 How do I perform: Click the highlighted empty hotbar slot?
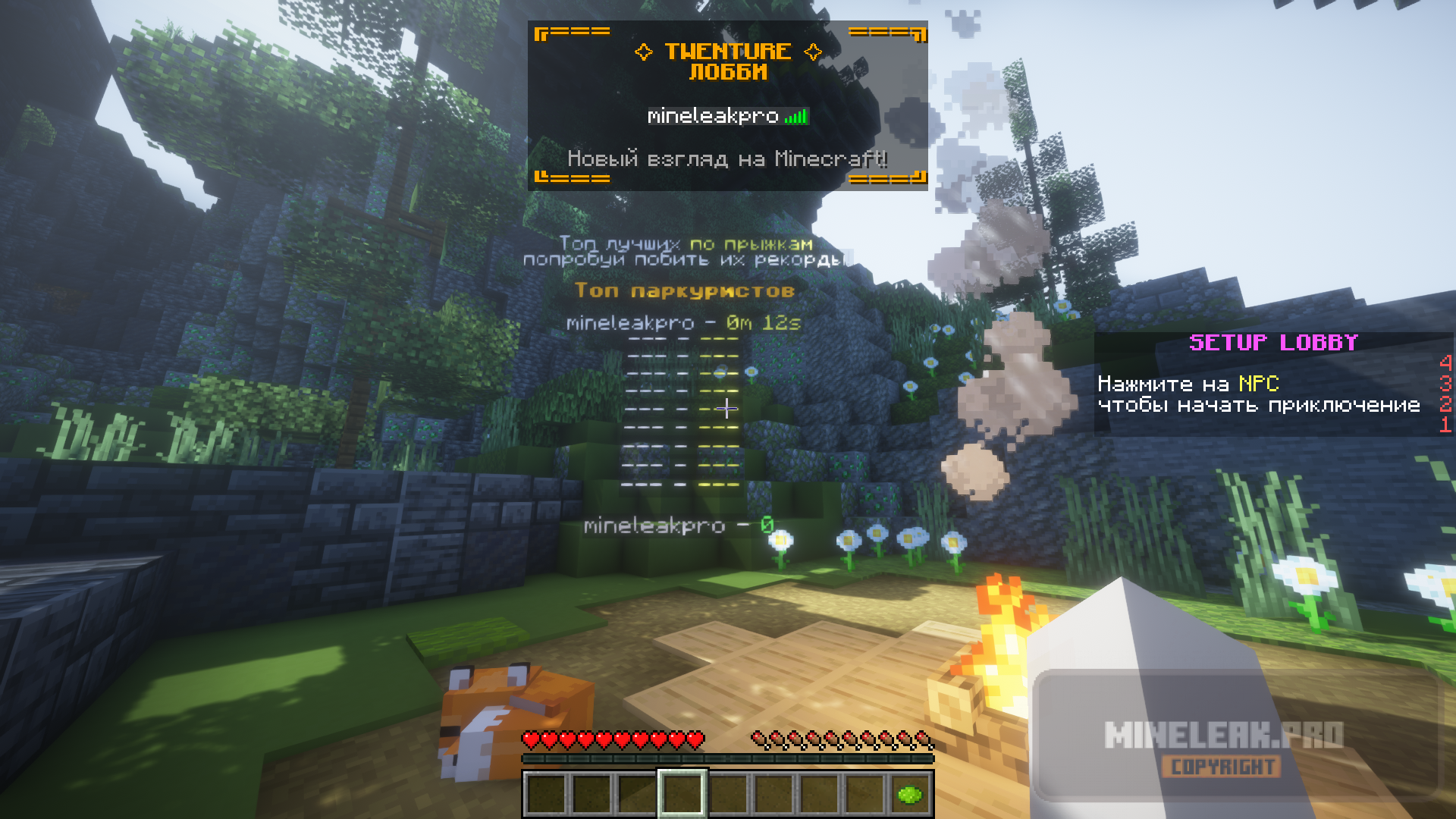point(682,794)
